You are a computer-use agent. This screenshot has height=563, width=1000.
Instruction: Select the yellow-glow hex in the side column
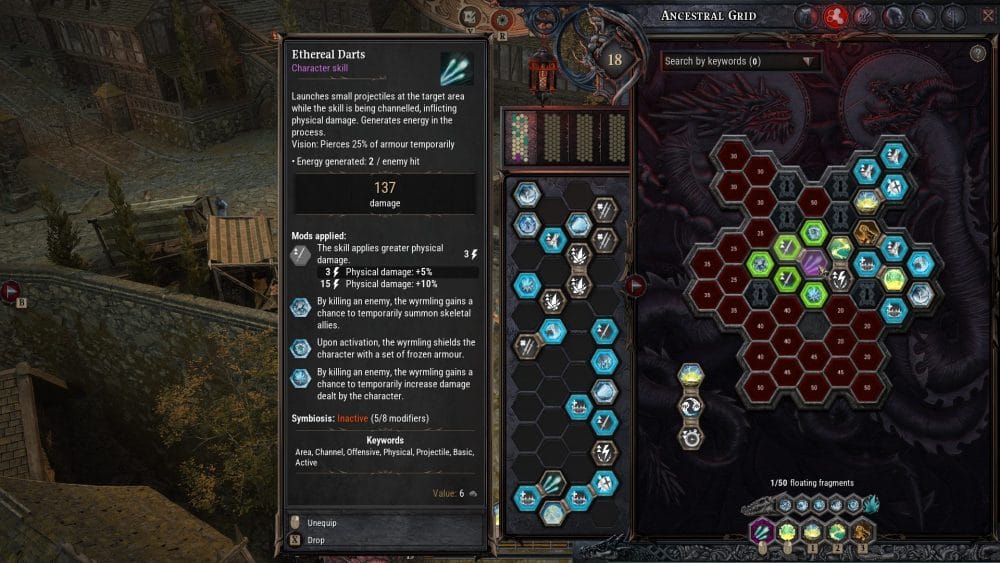688,376
